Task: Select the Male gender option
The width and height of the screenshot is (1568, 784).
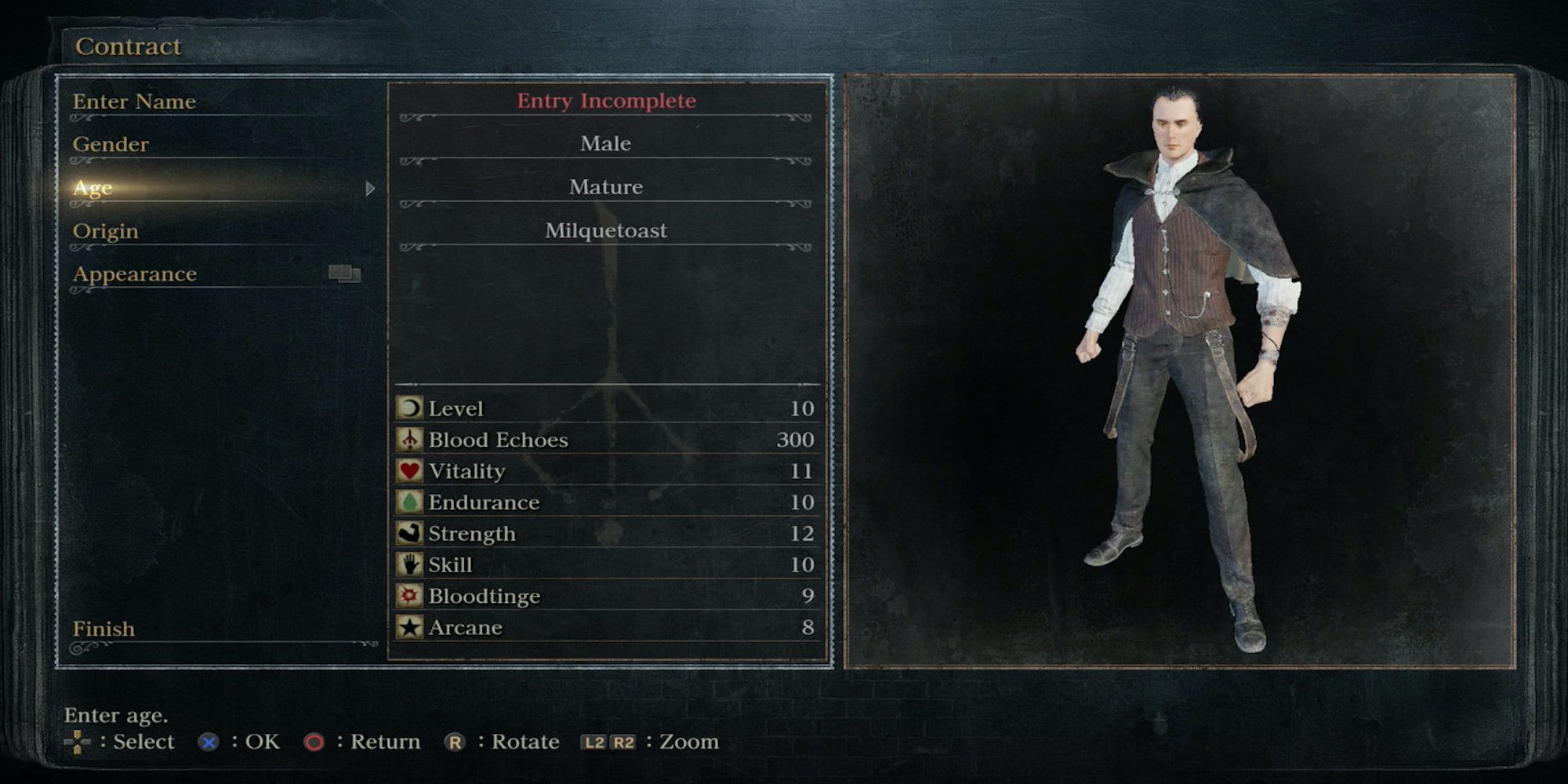Action: tap(604, 143)
